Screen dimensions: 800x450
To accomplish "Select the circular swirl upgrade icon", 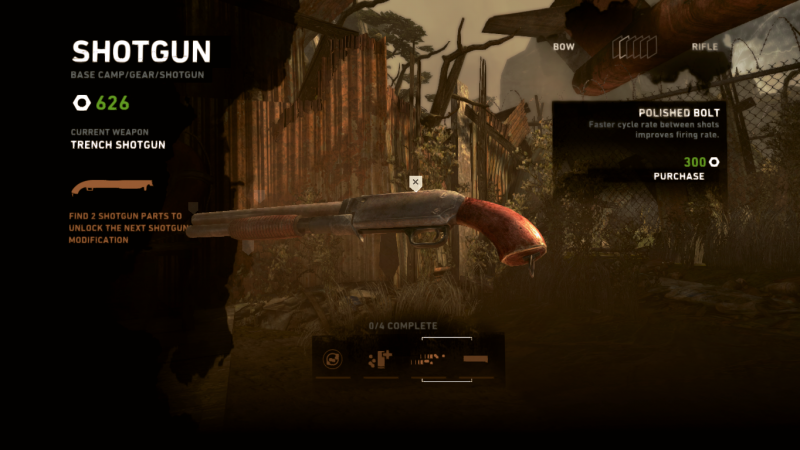I will coord(333,357).
